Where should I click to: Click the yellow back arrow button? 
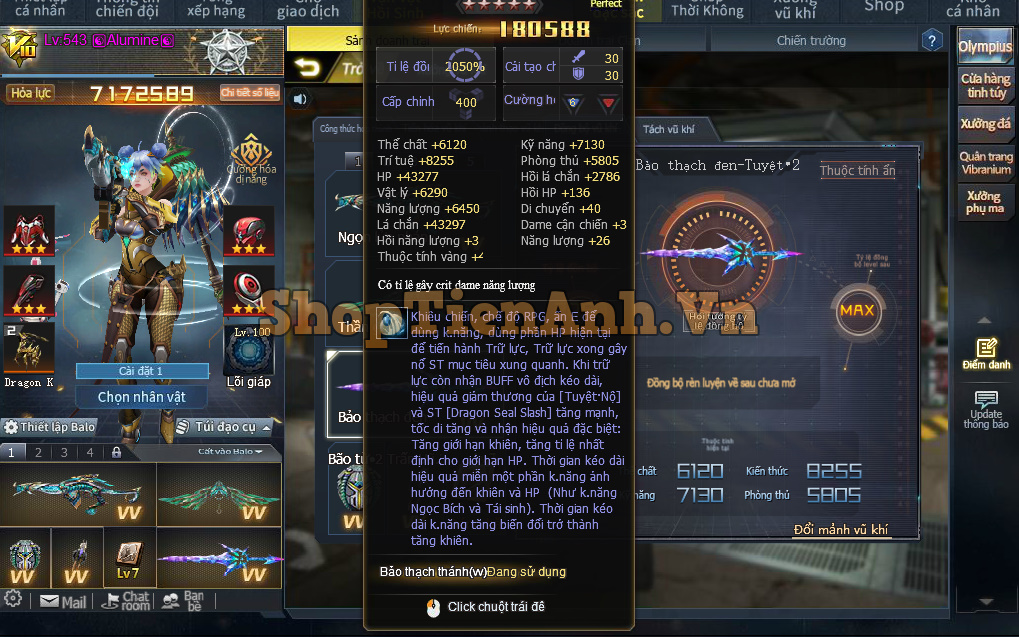(307, 68)
